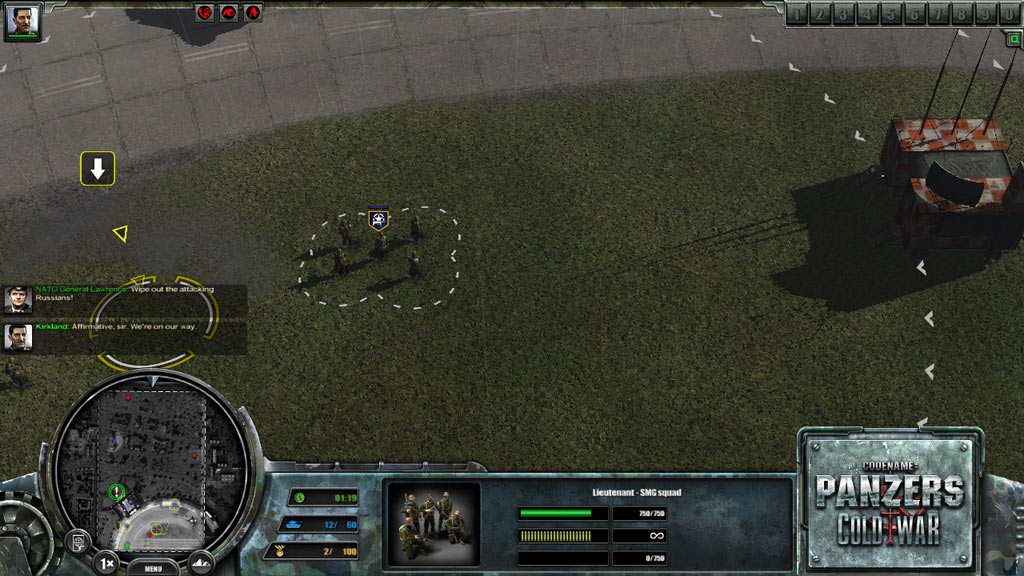
Task: Open the objectives document icon beside minimap
Action: point(76,541)
